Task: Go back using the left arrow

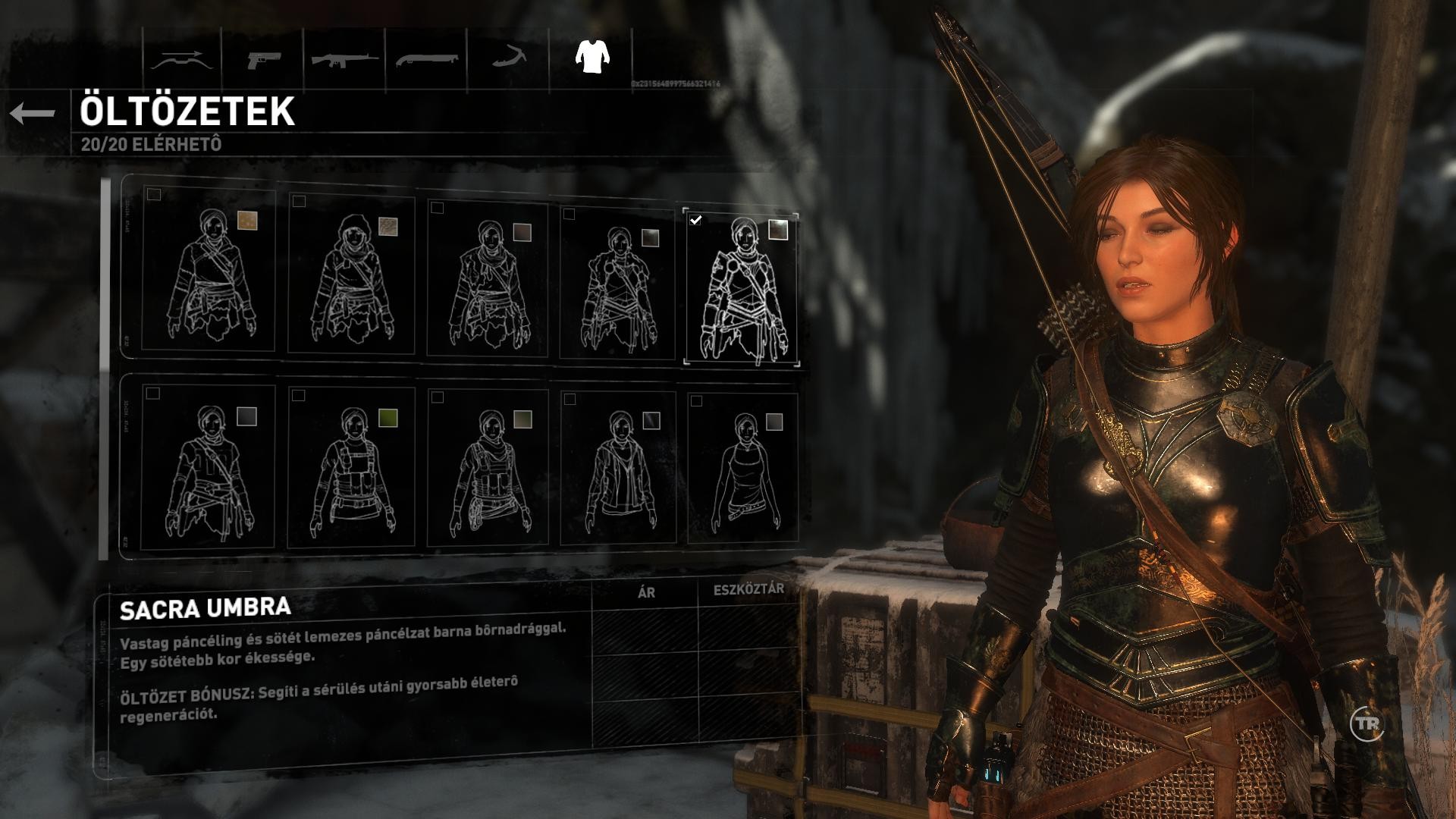Action: pyautogui.click(x=33, y=114)
